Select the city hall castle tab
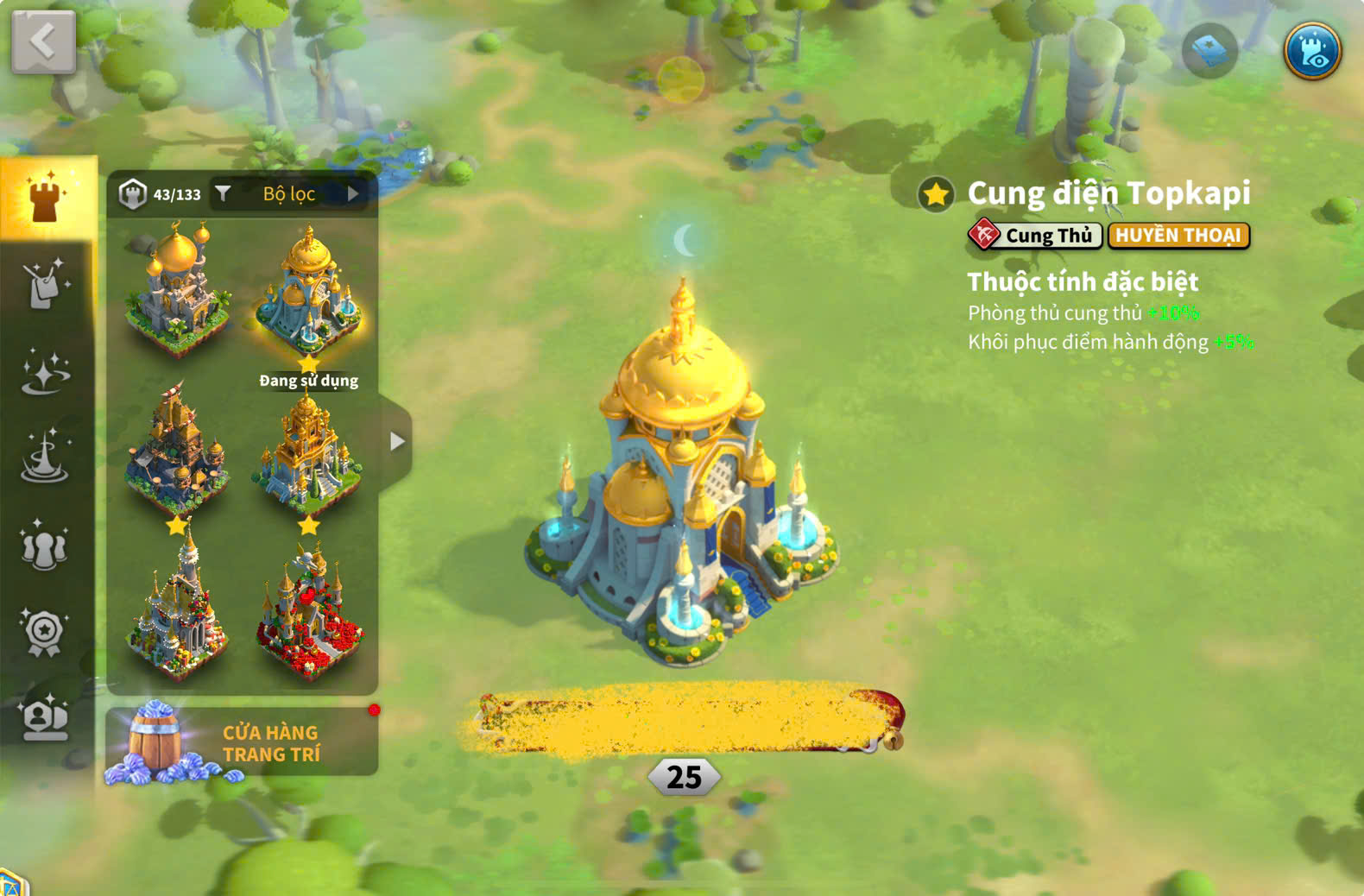This screenshot has width=1364, height=896. point(46,197)
